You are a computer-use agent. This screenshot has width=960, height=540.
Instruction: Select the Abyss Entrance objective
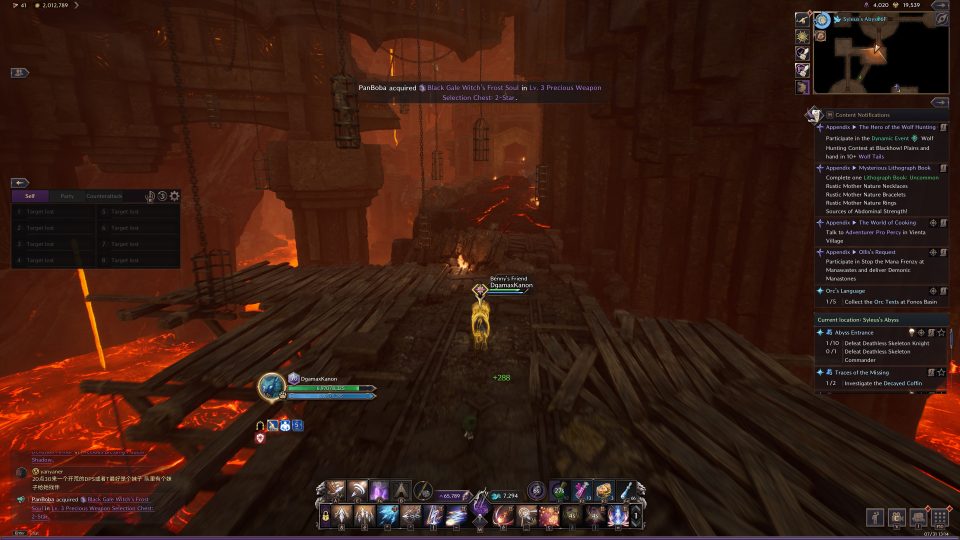click(x=850, y=332)
